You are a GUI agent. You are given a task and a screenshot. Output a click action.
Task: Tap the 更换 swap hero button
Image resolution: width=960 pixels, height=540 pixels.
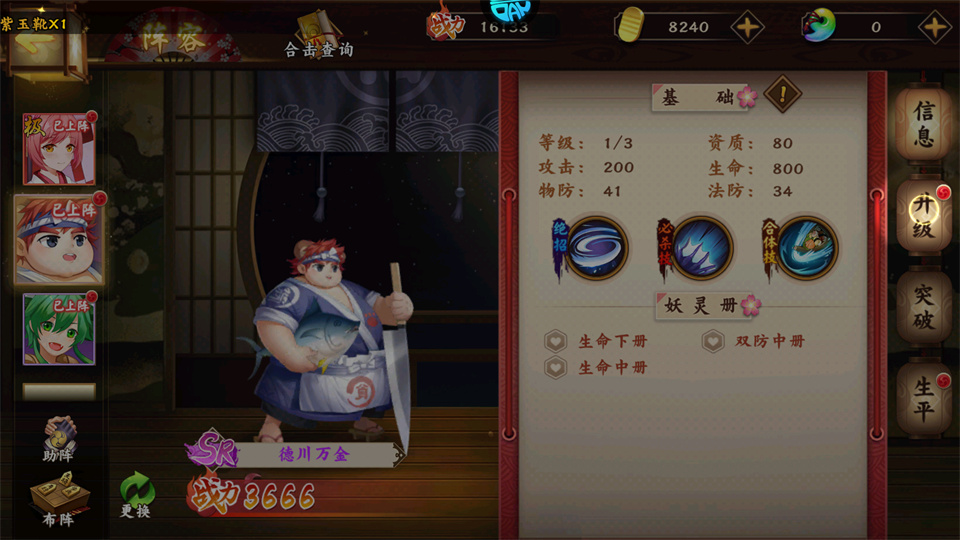click(136, 496)
